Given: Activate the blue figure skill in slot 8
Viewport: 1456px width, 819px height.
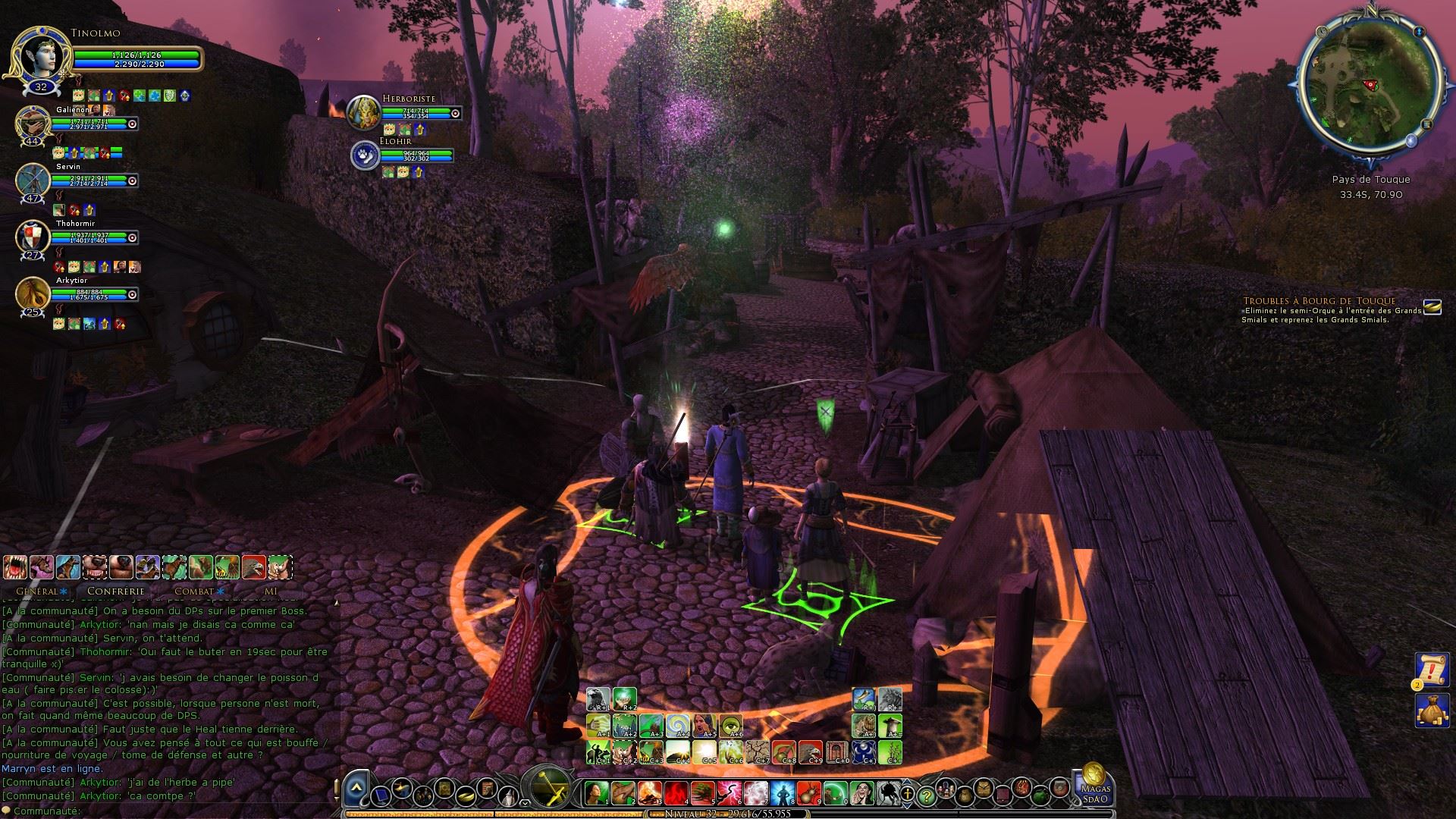Looking at the screenshot, I should pyautogui.click(x=782, y=794).
